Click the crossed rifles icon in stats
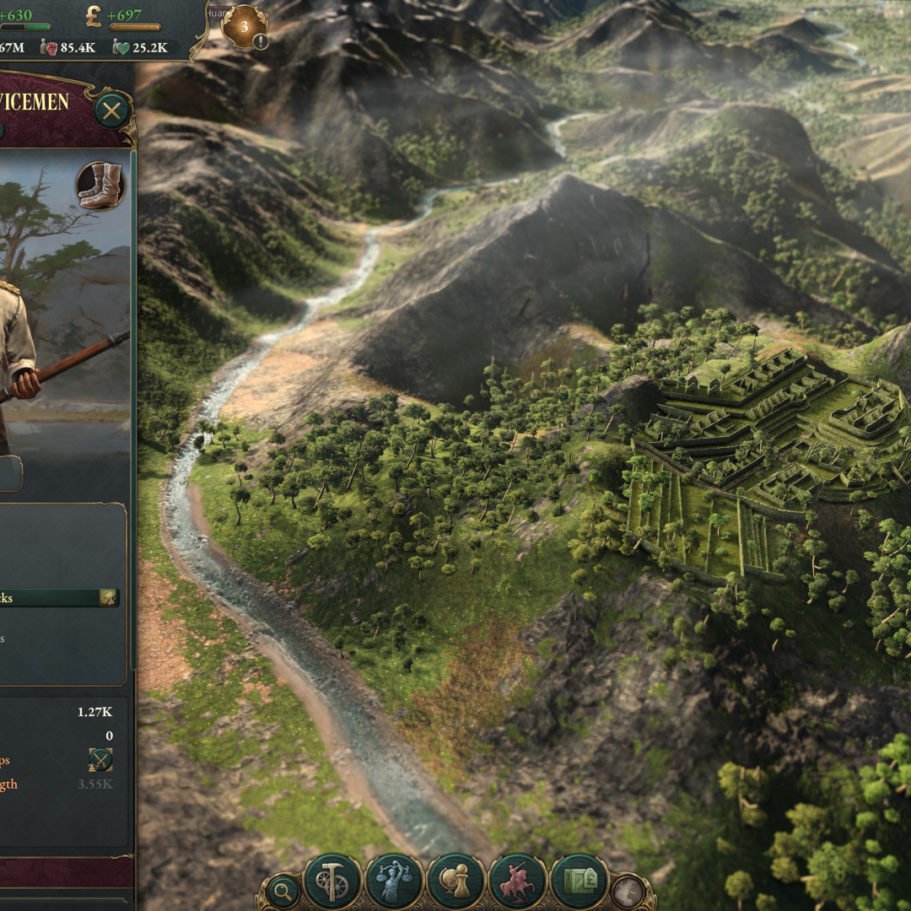 pos(100,759)
